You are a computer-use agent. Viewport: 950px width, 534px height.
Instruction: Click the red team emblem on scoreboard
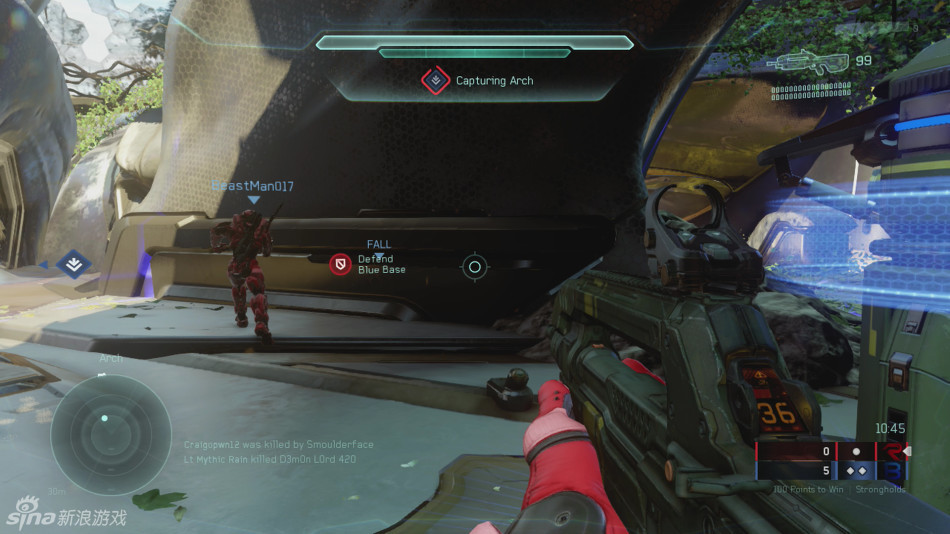pos(893,451)
